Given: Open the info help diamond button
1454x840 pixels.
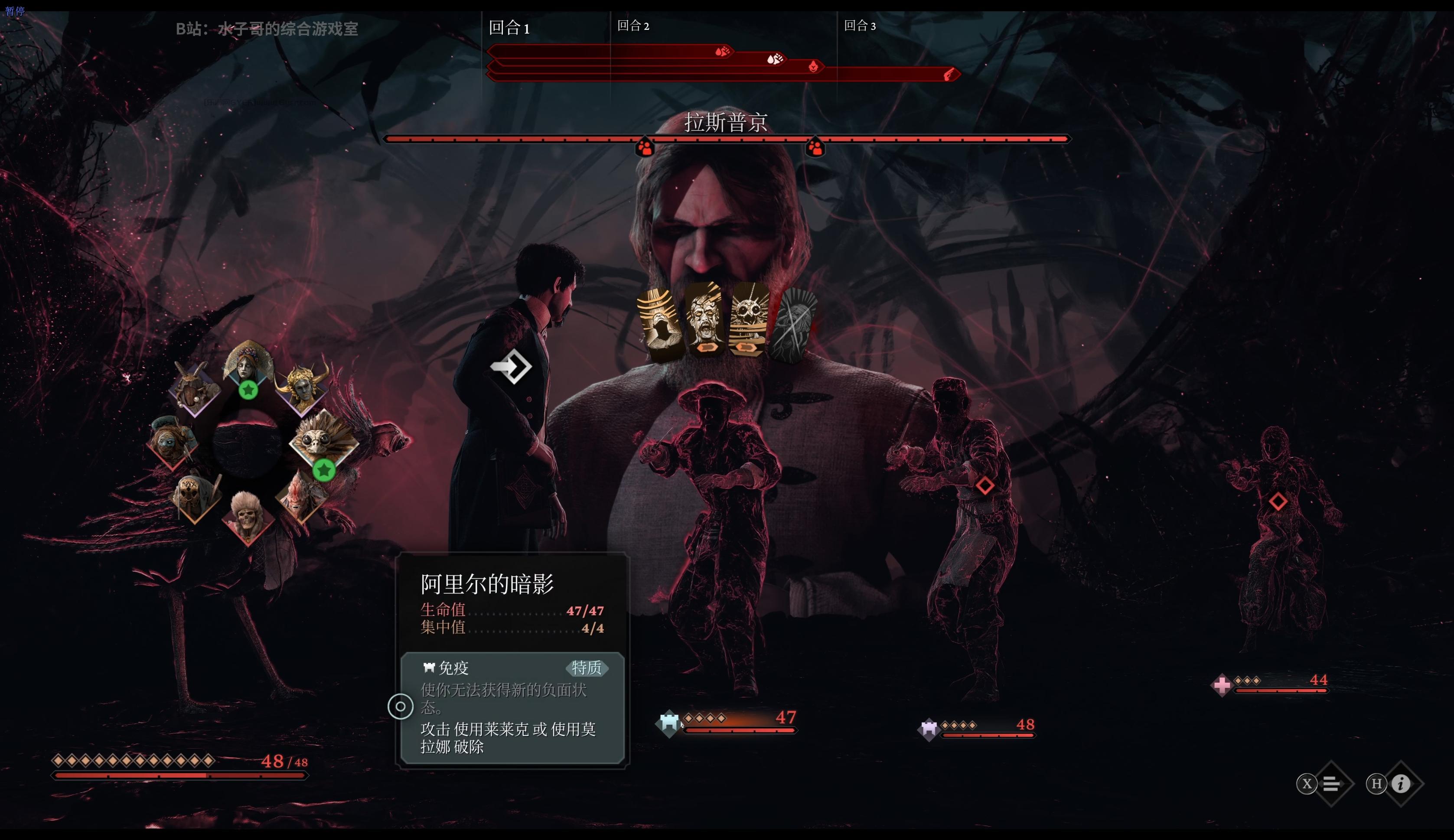Looking at the screenshot, I should (x=1400, y=784).
